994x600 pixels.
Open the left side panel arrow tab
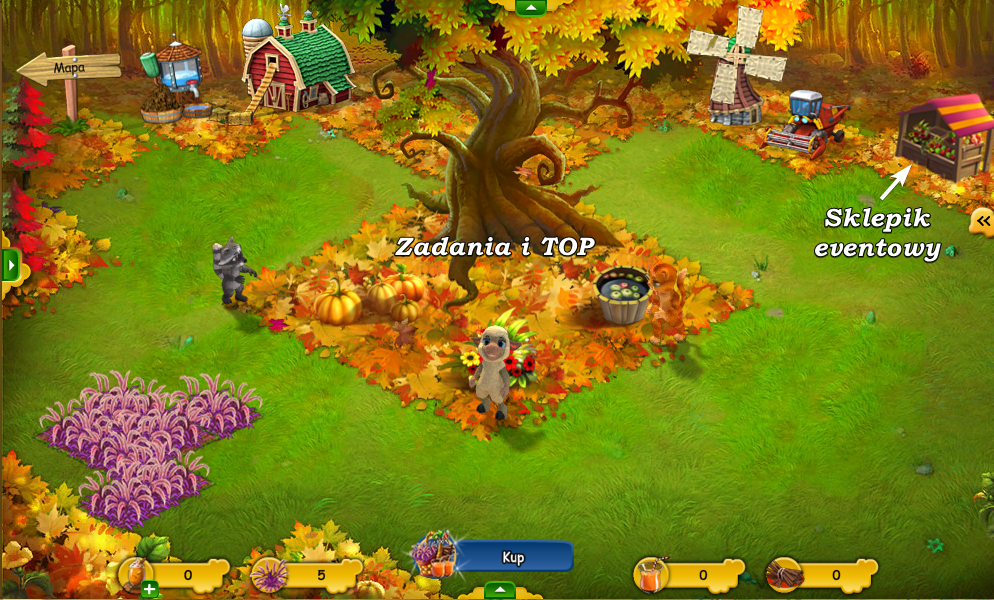click(11, 266)
